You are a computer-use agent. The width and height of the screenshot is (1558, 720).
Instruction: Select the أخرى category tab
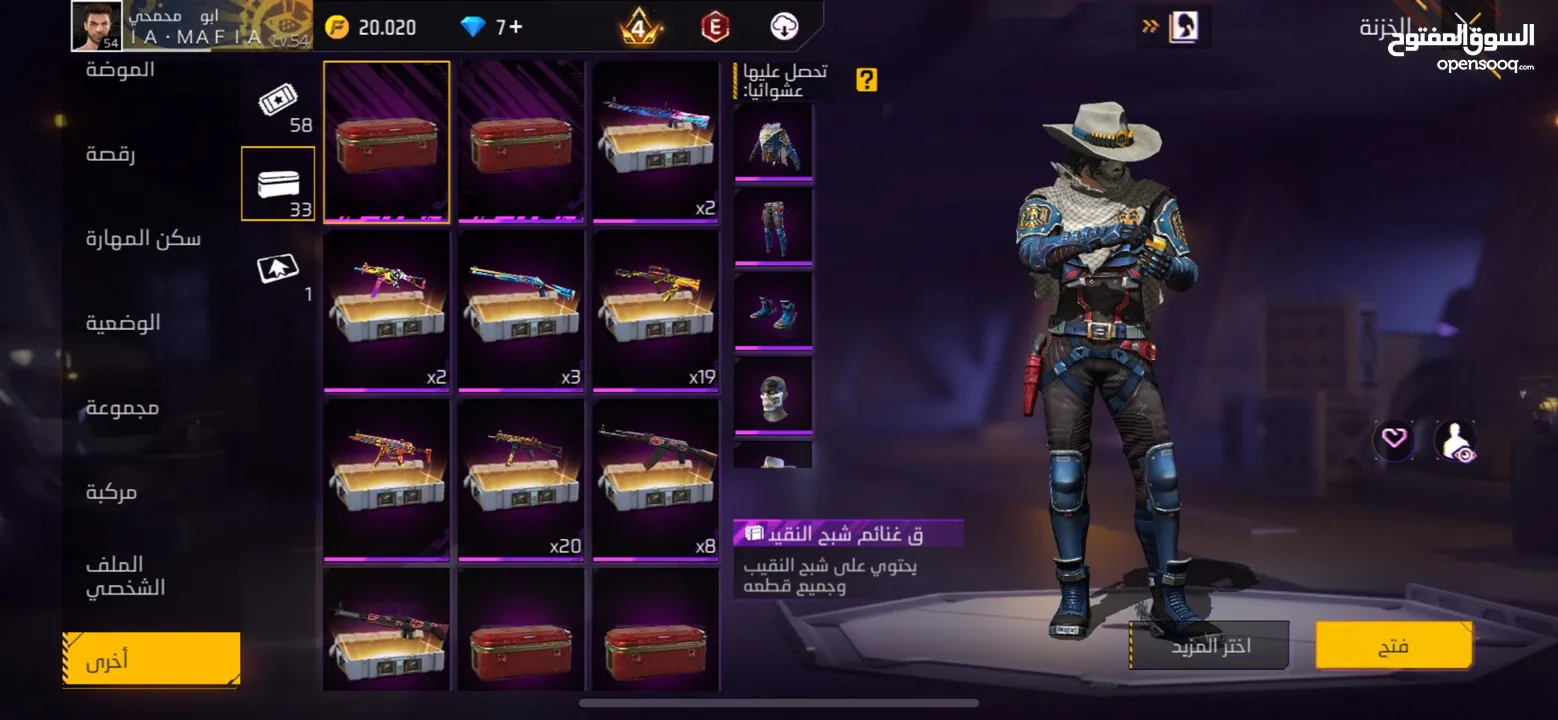click(x=151, y=660)
